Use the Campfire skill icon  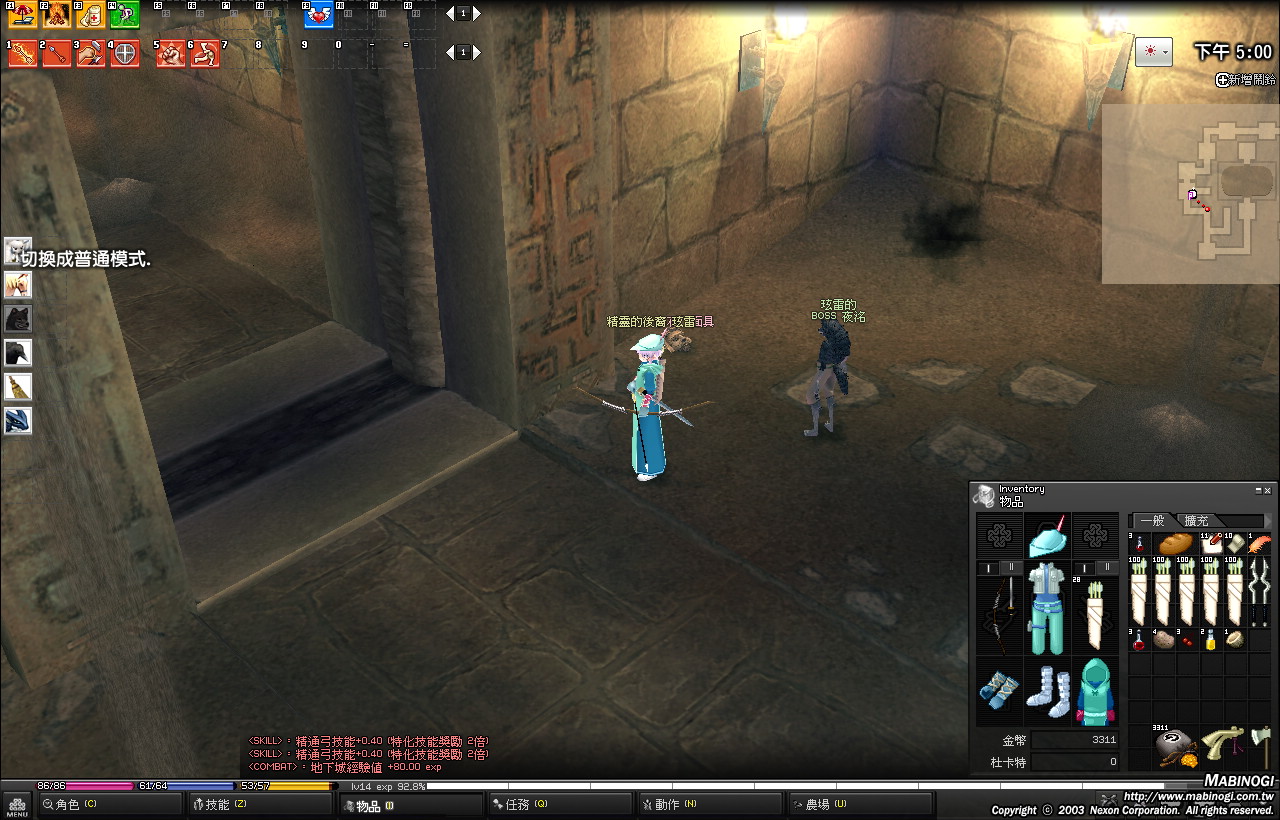(56, 14)
